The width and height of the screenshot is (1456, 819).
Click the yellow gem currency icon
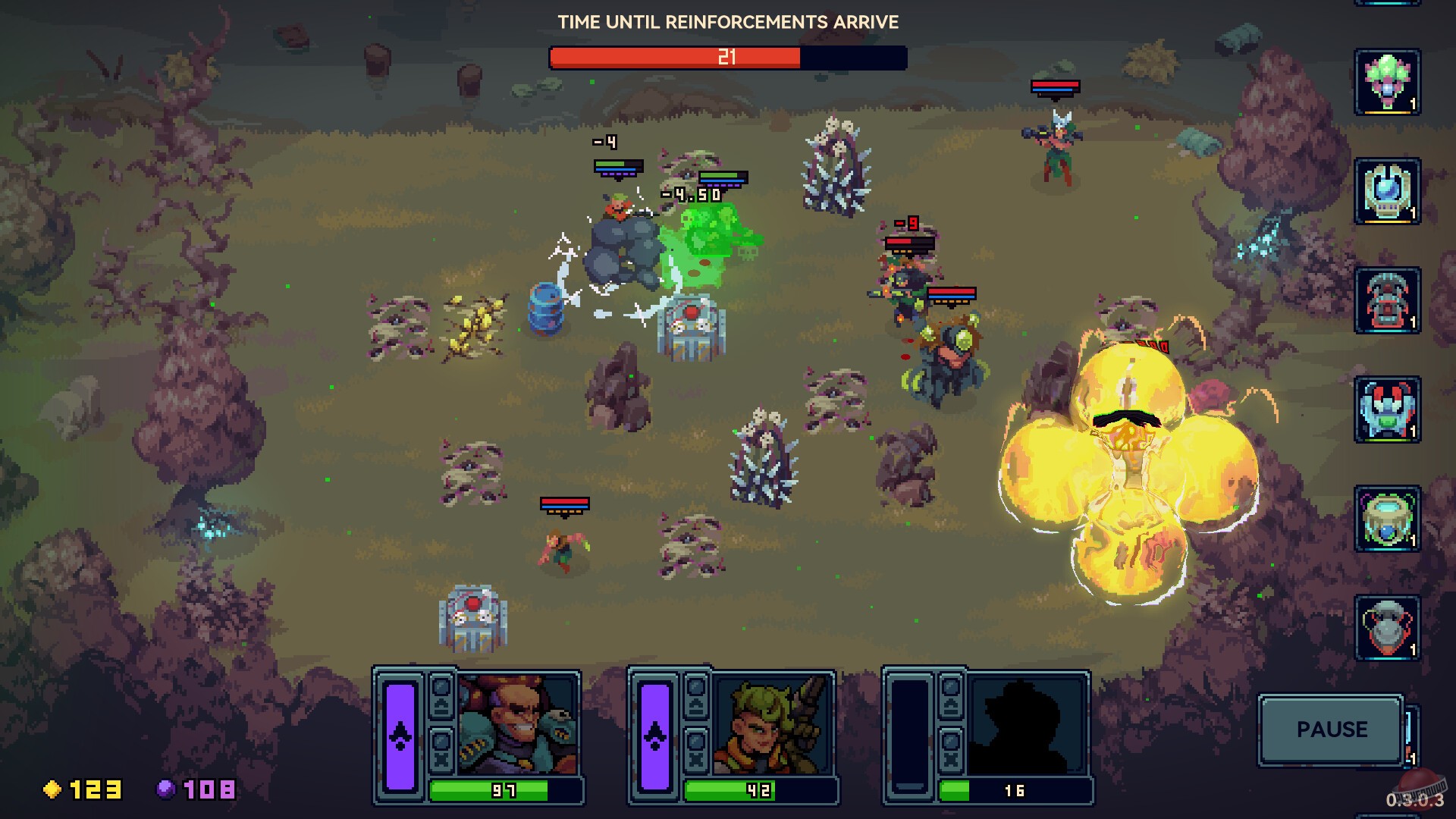(x=52, y=789)
